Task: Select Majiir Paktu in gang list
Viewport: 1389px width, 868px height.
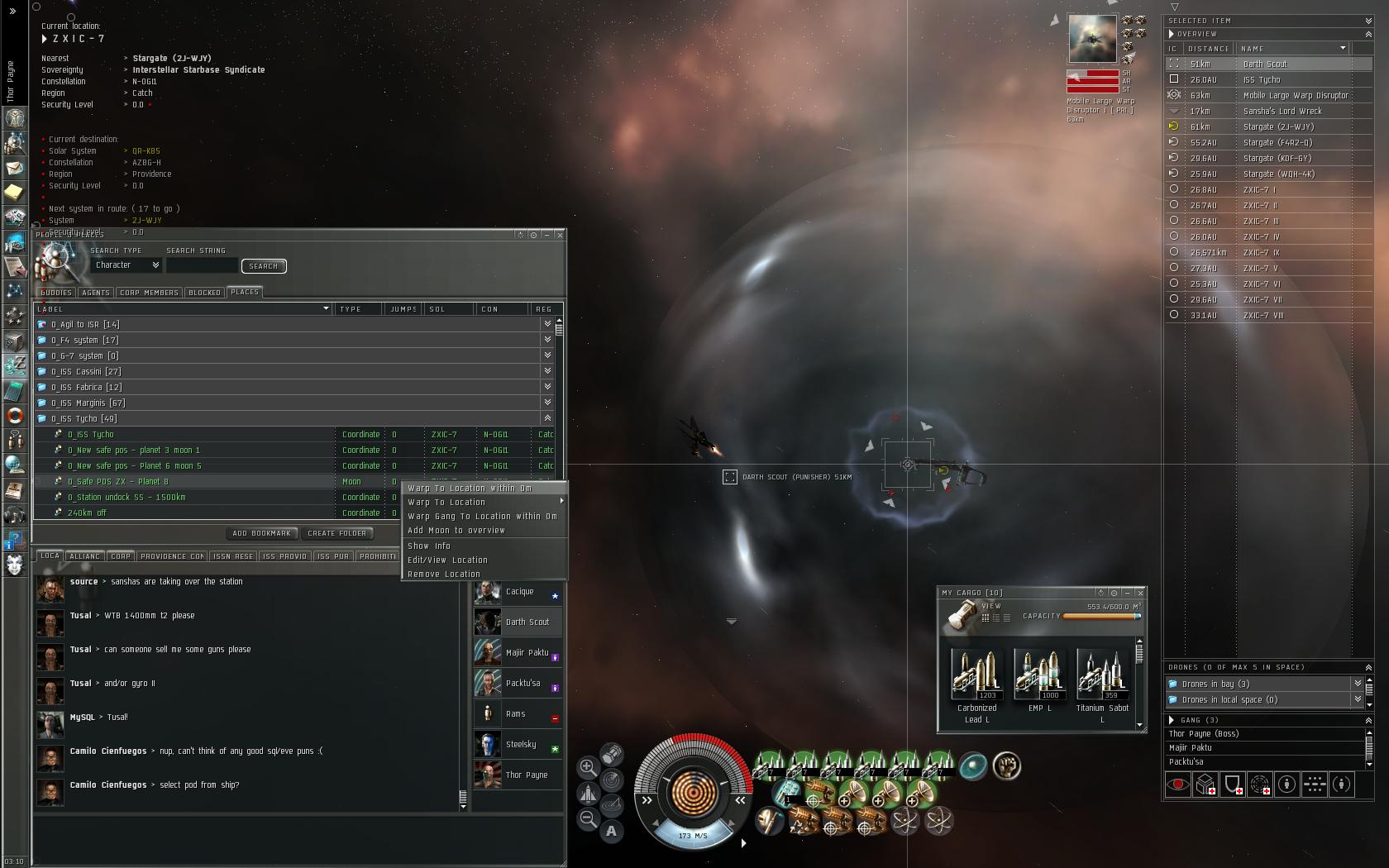Action: coord(1191,747)
